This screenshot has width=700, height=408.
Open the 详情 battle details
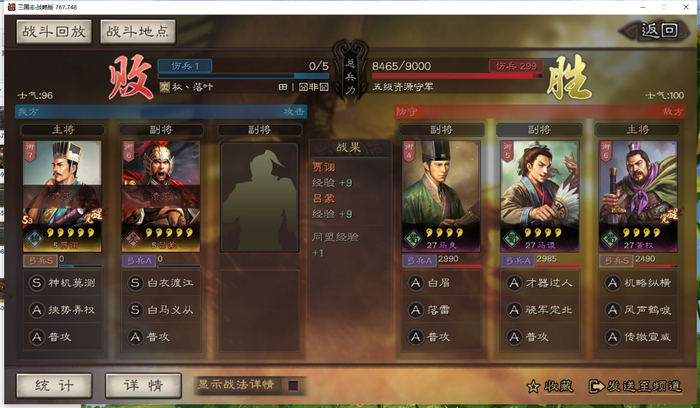[x=143, y=384]
